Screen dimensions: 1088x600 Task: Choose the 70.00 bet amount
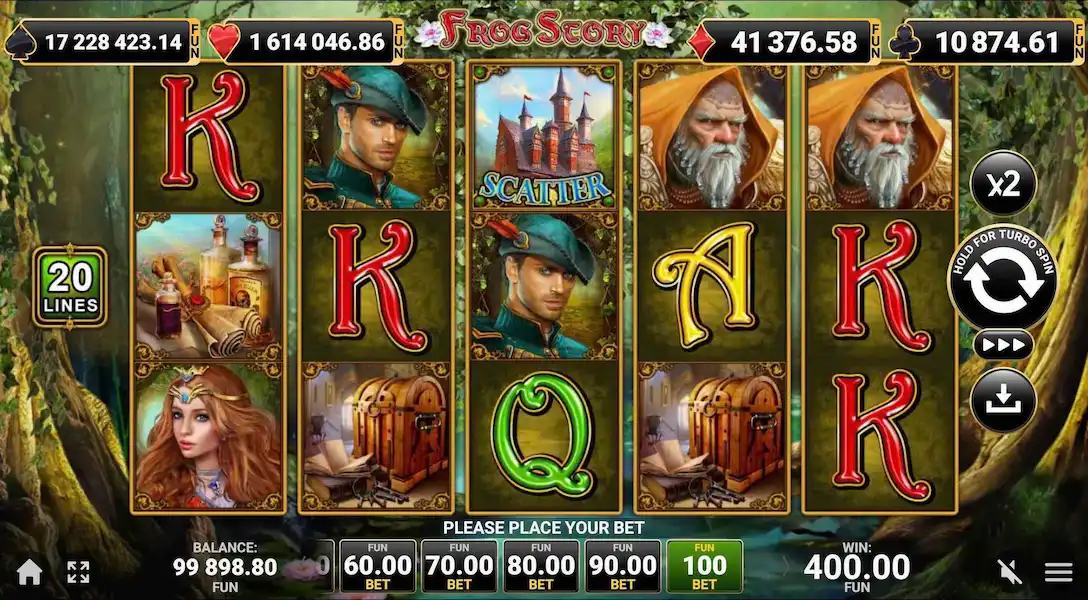click(459, 568)
